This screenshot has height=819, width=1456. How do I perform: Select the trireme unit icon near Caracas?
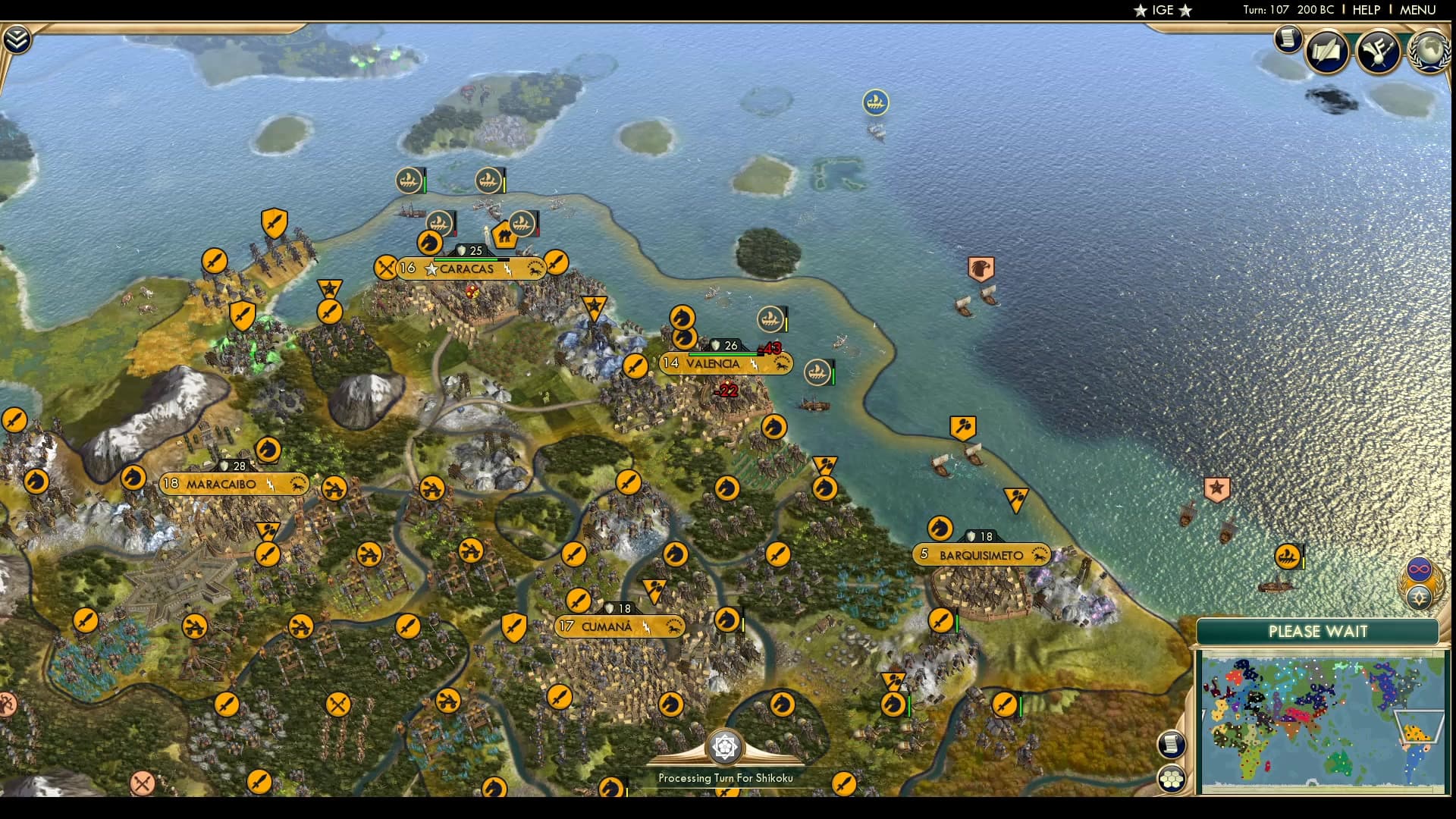tap(438, 222)
